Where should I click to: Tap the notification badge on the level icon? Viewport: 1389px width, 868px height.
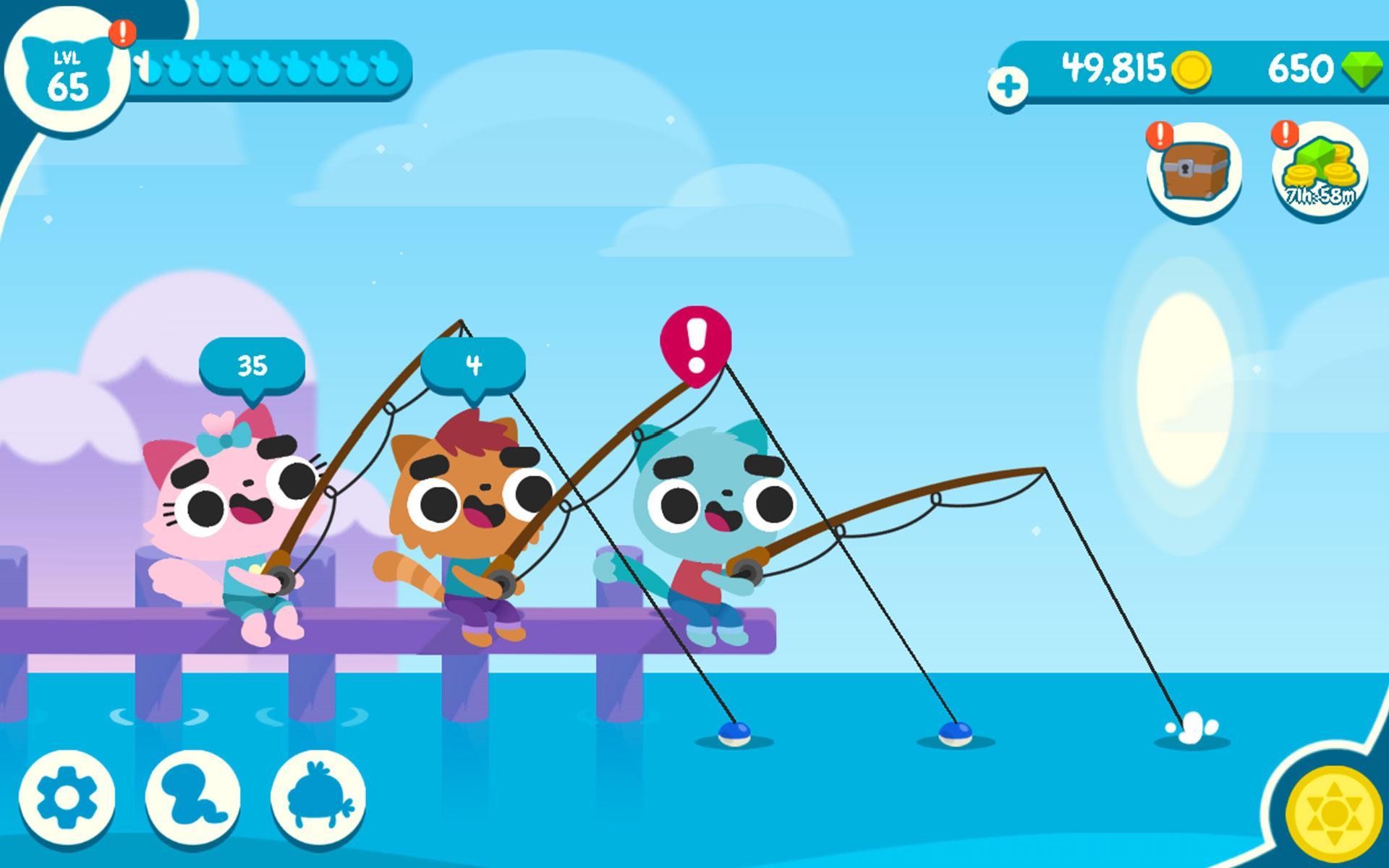pos(123,33)
